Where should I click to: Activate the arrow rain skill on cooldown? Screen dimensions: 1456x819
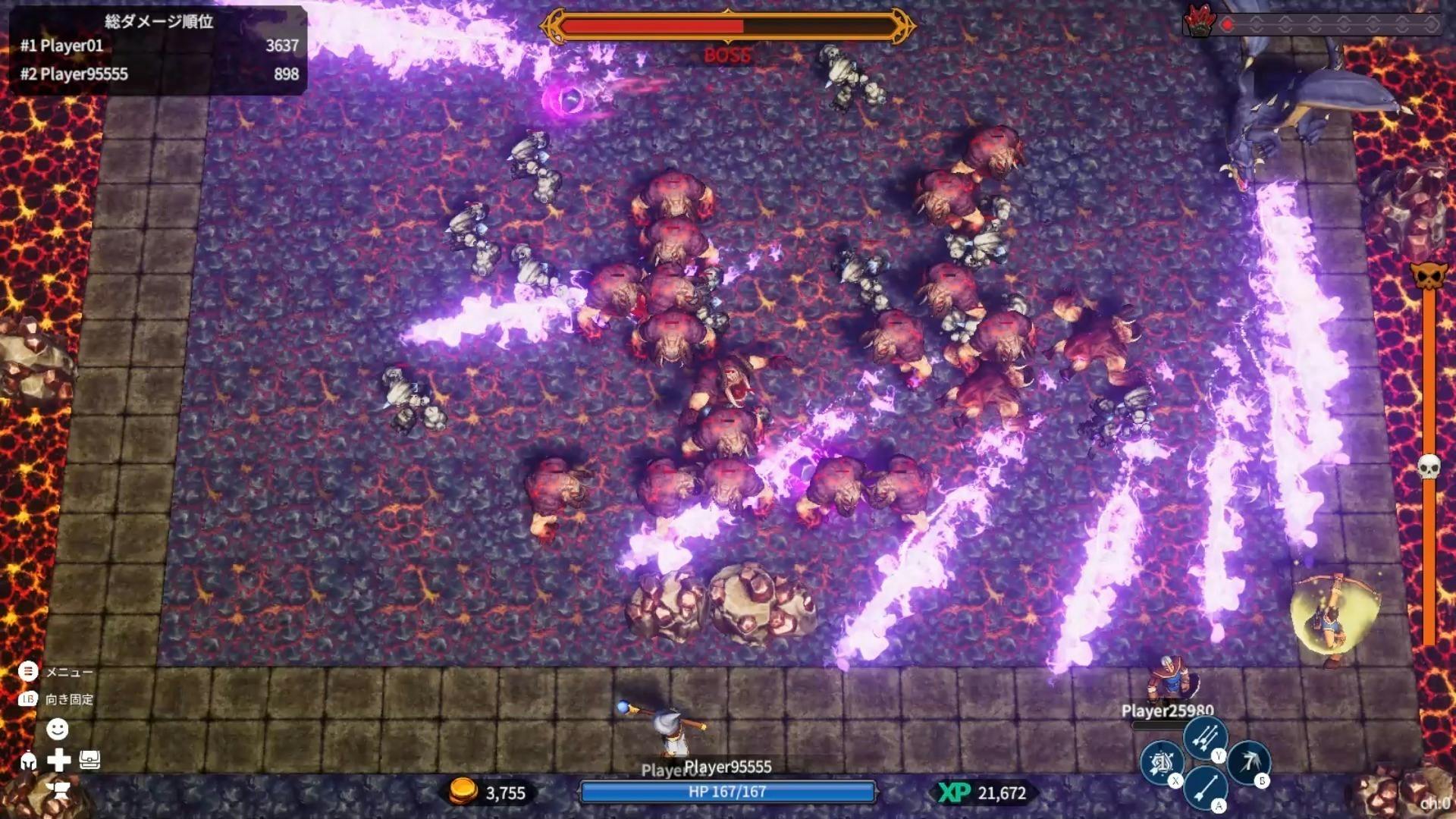coord(1248,761)
